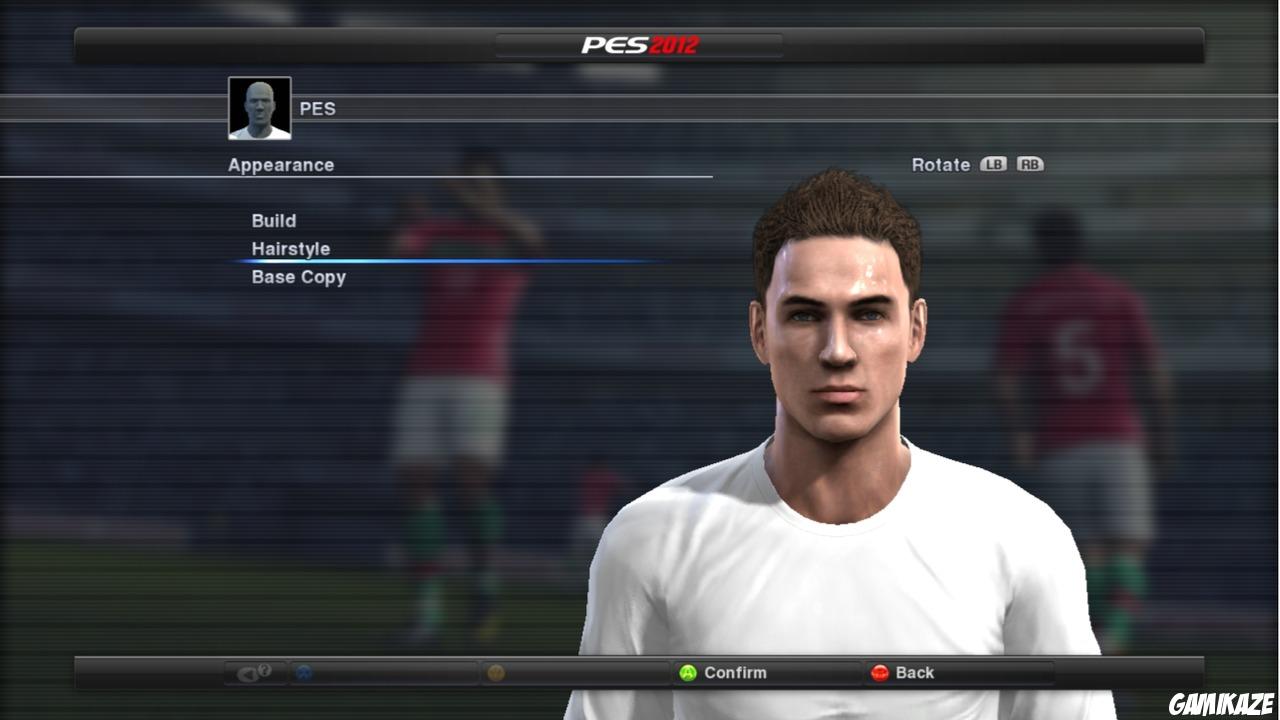Image resolution: width=1280 pixels, height=720 pixels.
Task: Click the controller help icon on bottom bar
Action: 255,672
